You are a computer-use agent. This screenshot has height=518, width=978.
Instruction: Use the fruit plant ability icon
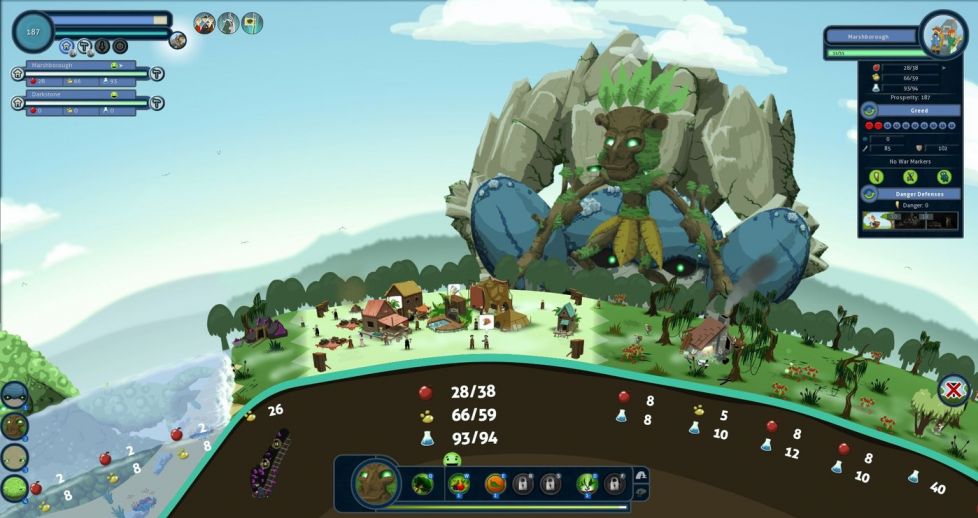(460, 484)
